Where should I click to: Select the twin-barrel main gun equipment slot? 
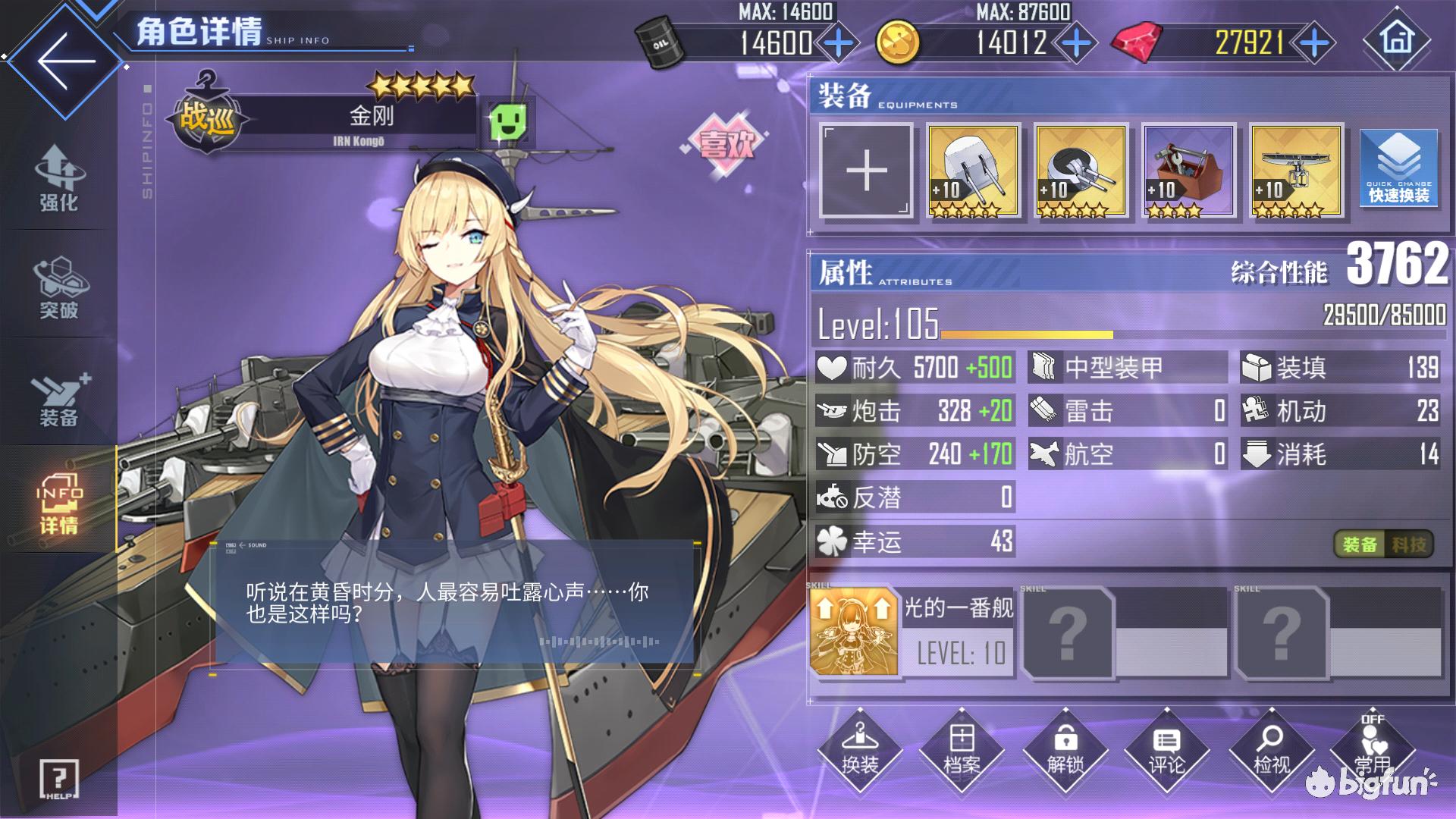973,171
